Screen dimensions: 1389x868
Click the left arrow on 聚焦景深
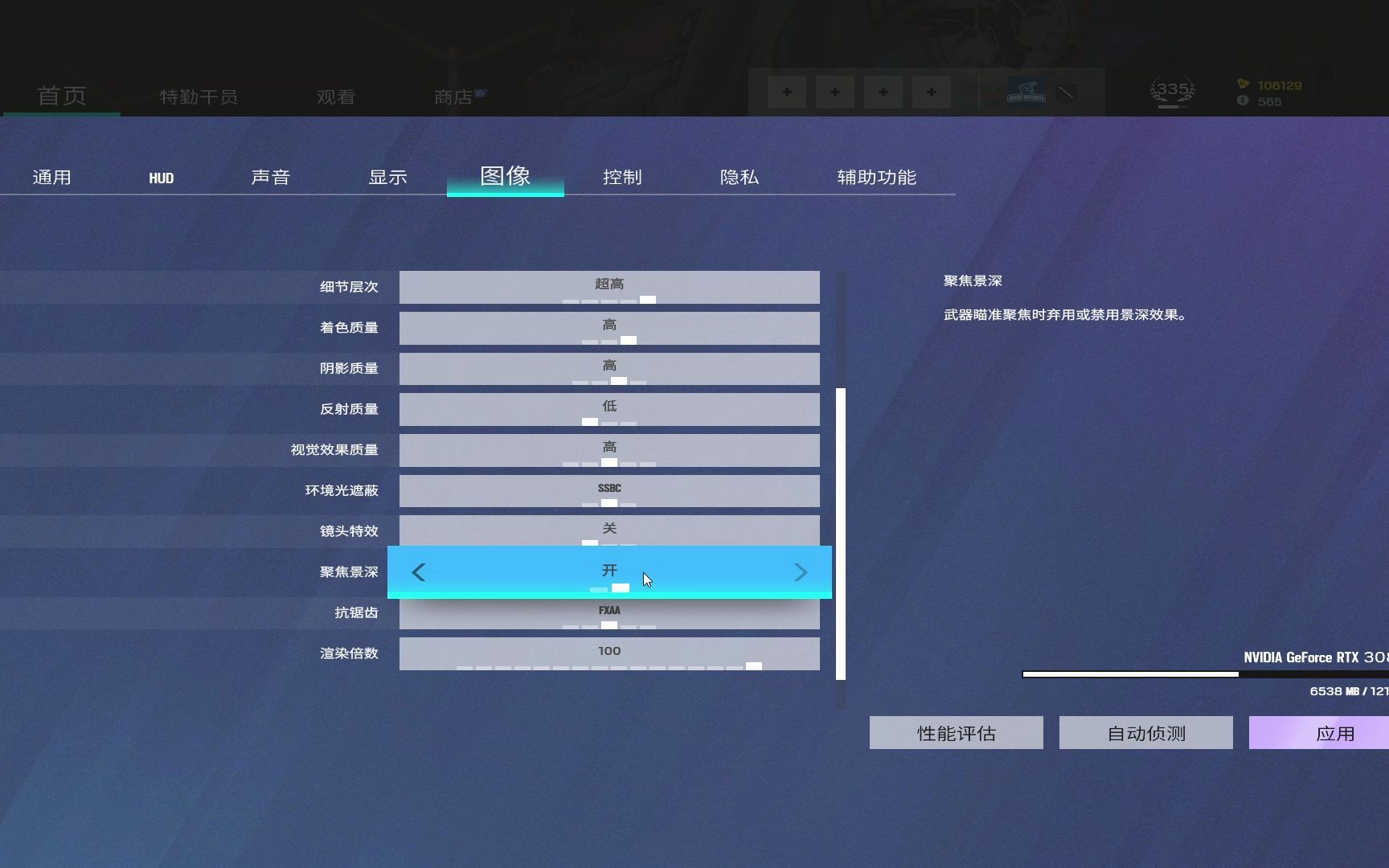tap(419, 571)
